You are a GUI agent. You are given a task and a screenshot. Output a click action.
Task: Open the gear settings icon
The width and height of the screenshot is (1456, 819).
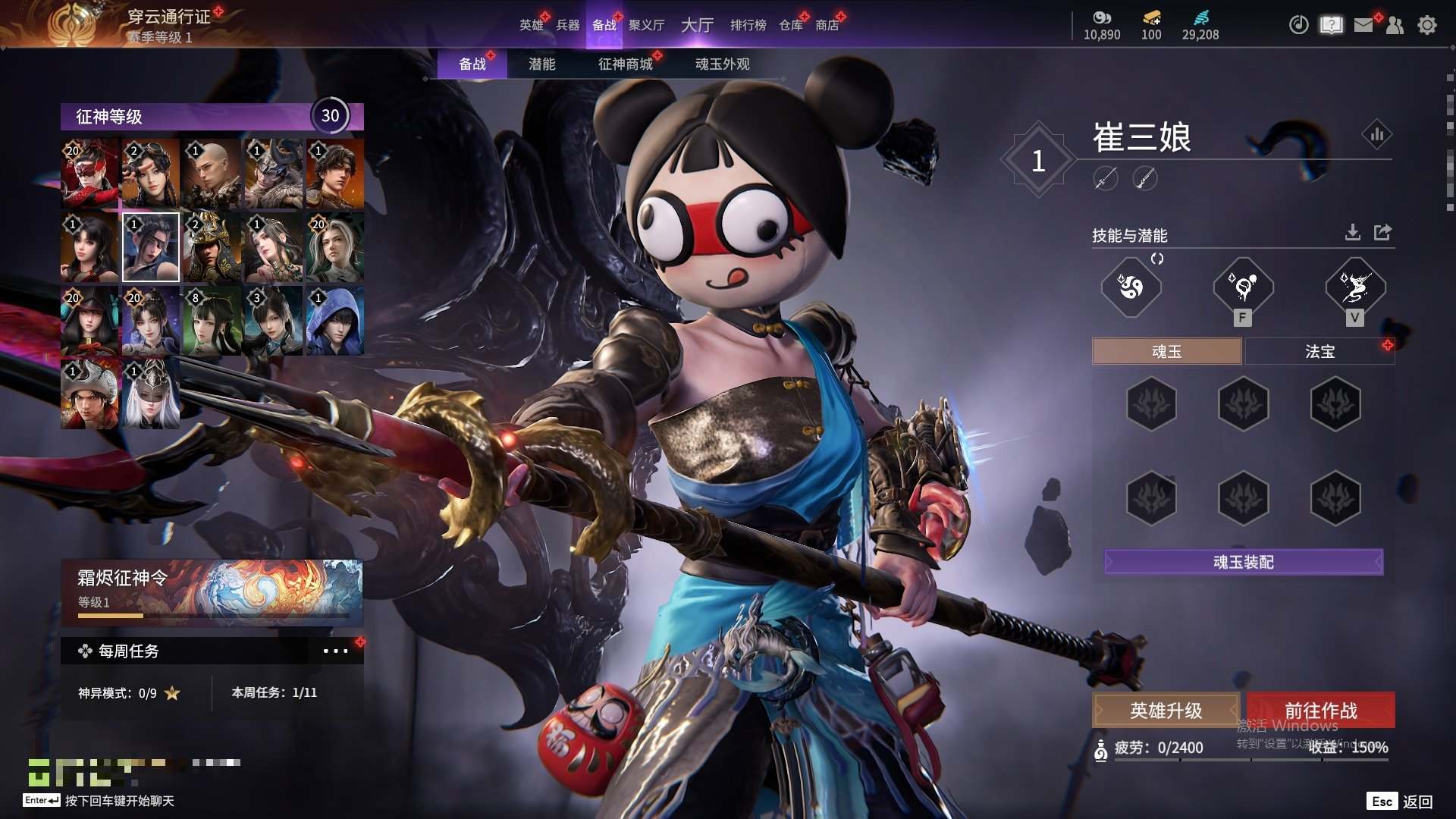click(1426, 25)
